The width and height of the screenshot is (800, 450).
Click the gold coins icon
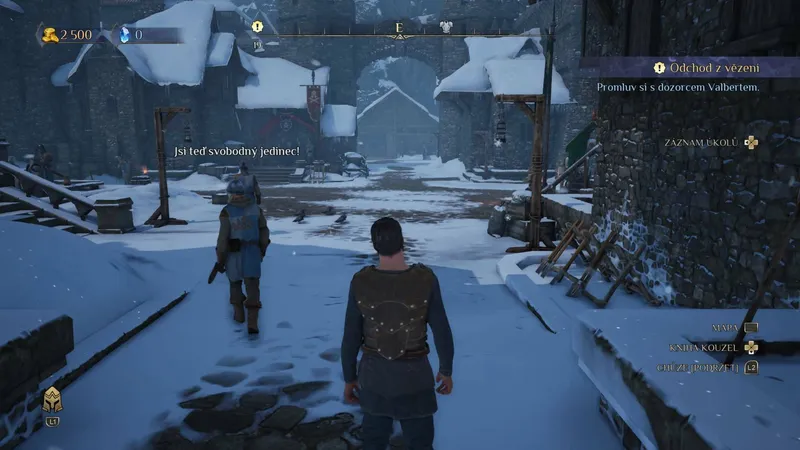49,35
